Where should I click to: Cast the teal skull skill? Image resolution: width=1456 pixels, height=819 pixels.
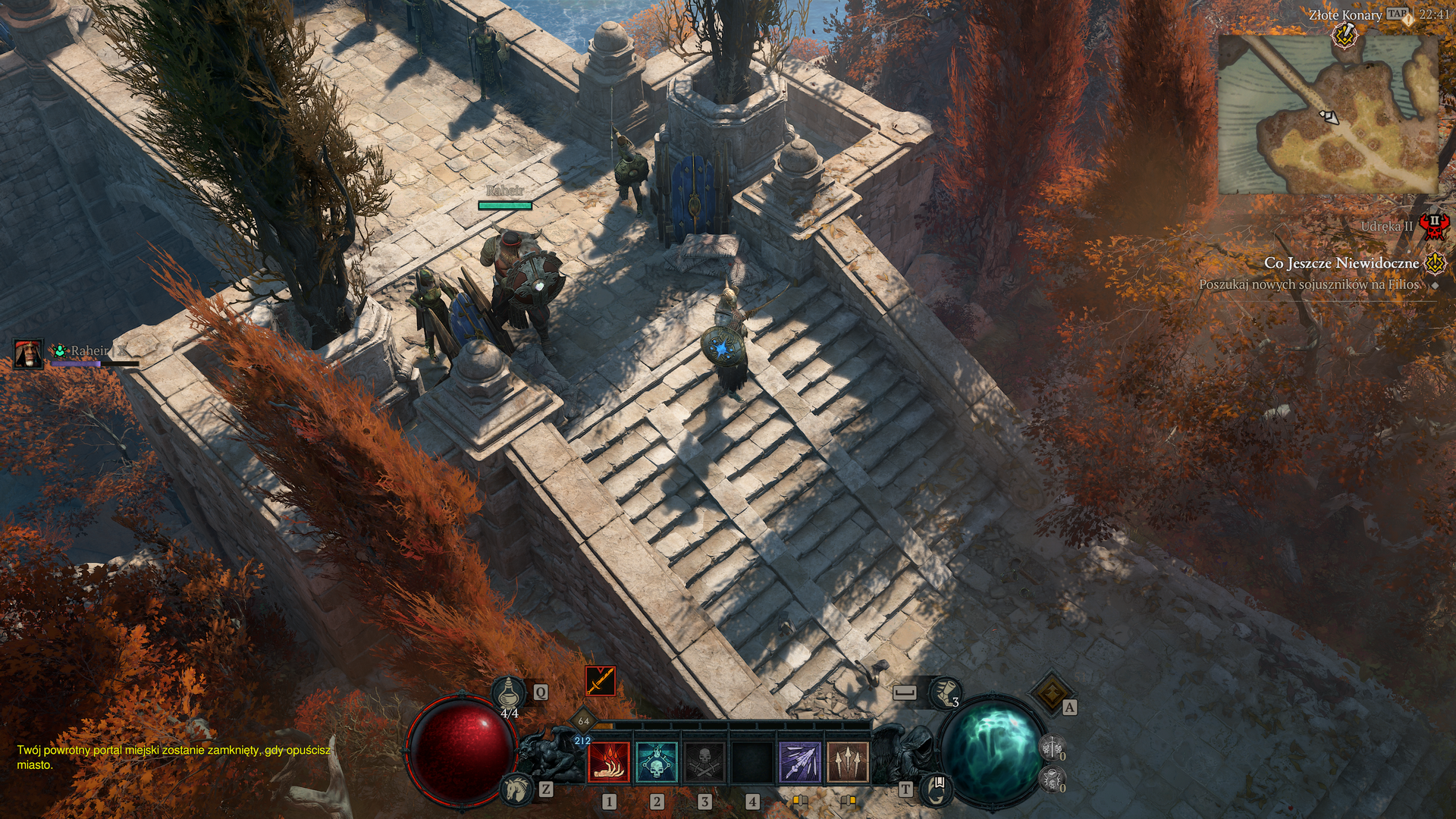[657, 761]
